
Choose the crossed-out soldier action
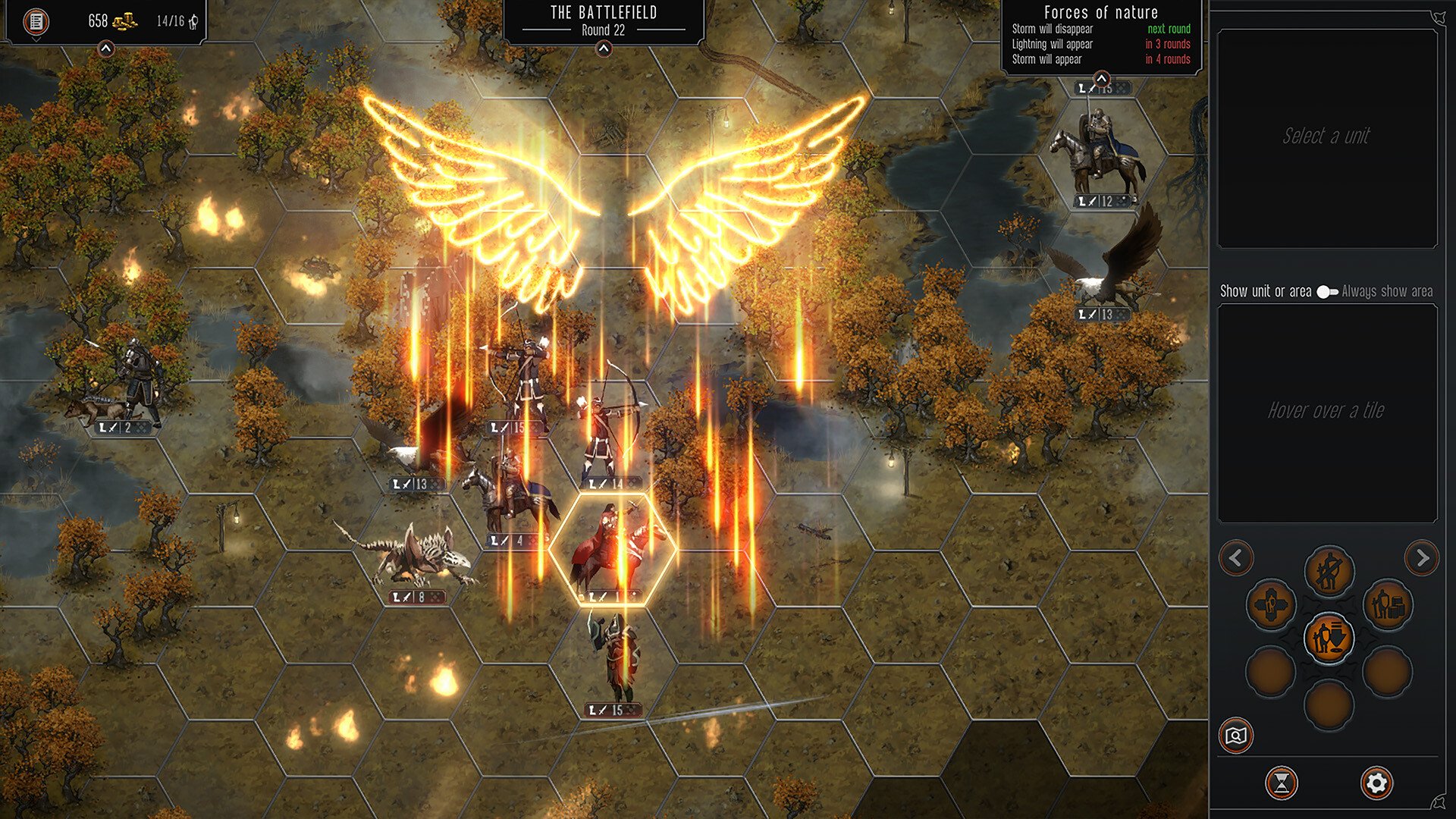1329,571
